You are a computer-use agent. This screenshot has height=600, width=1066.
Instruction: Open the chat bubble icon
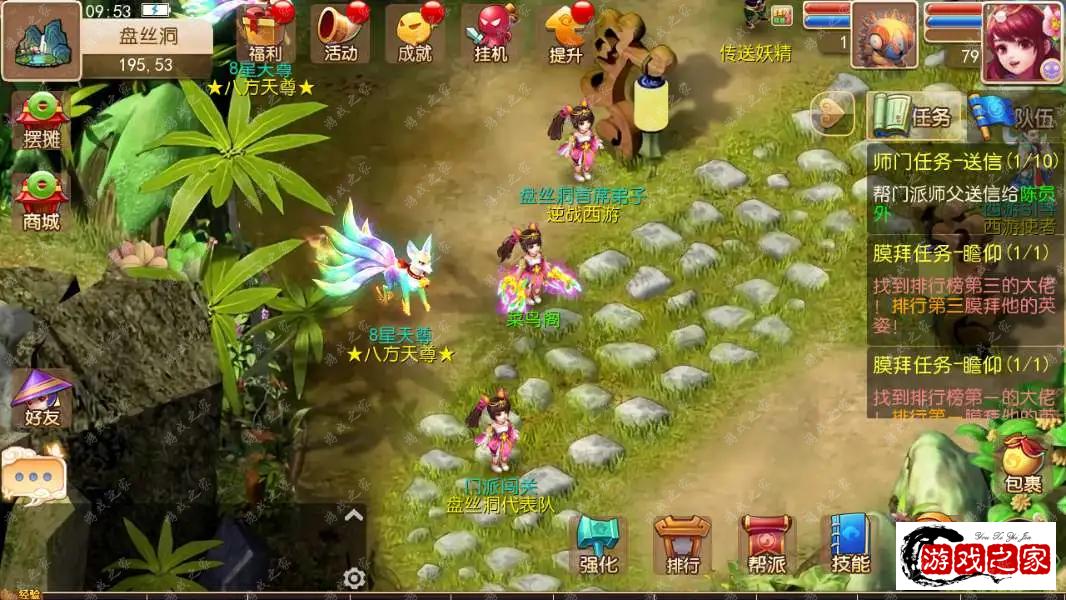(32, 476)
